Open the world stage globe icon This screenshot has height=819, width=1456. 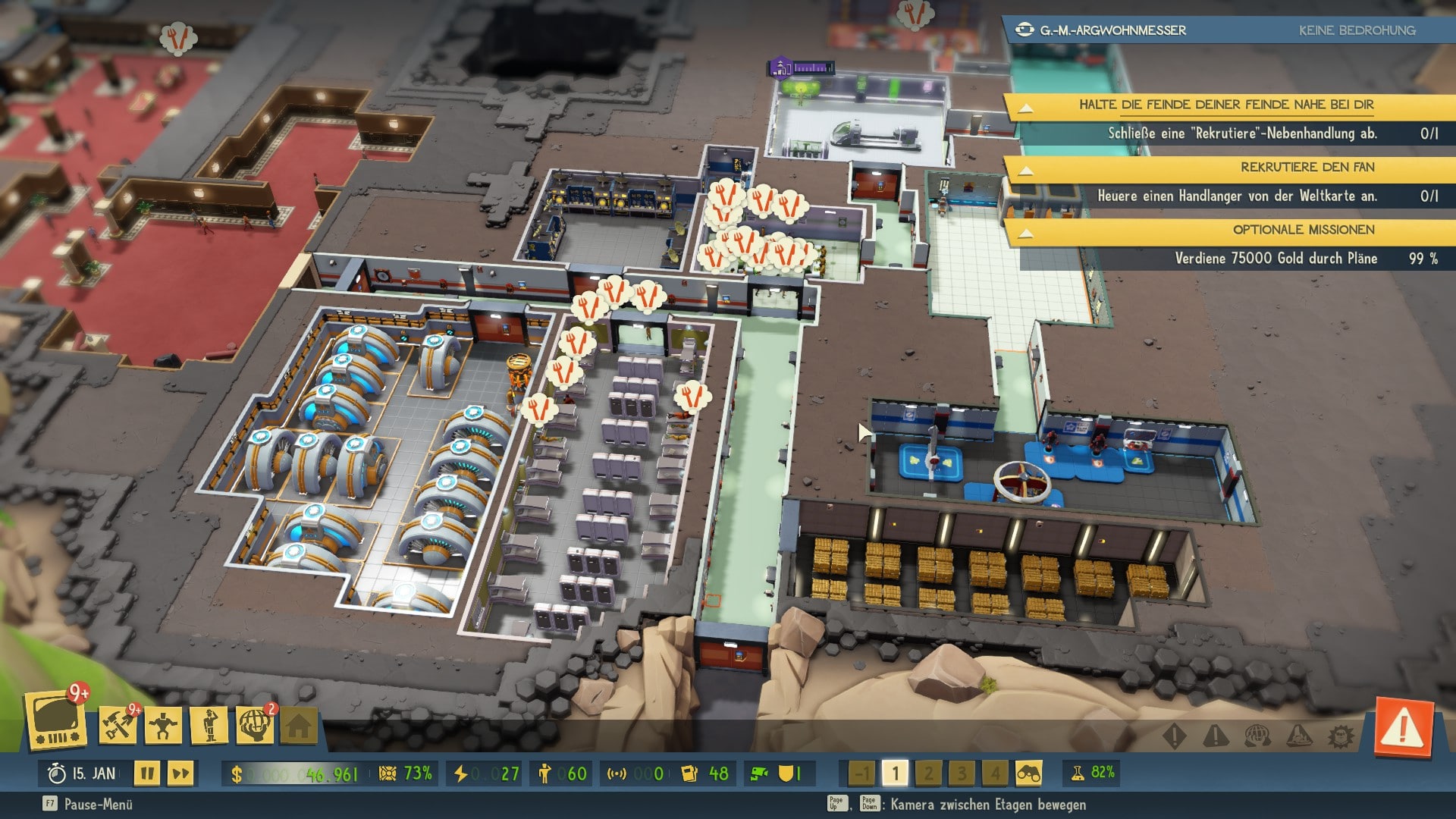(x=255, y=726)
